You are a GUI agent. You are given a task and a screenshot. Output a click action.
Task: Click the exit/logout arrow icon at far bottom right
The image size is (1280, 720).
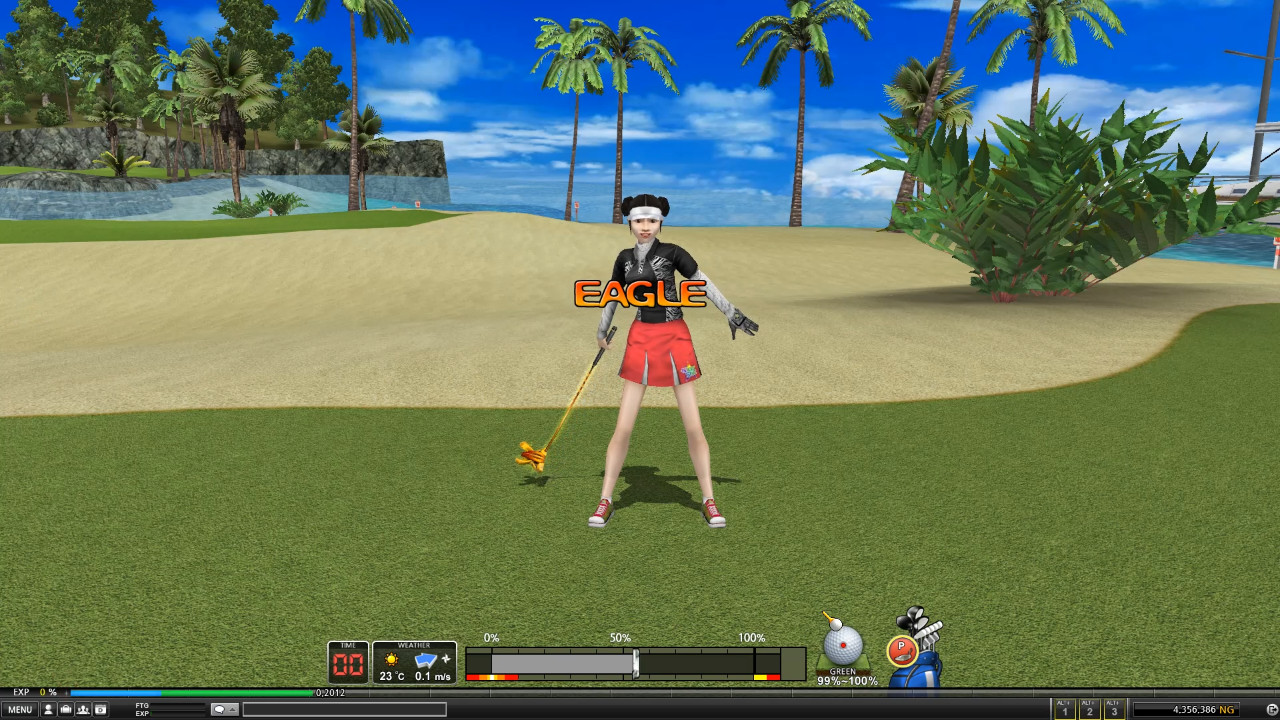[1271, 708]
